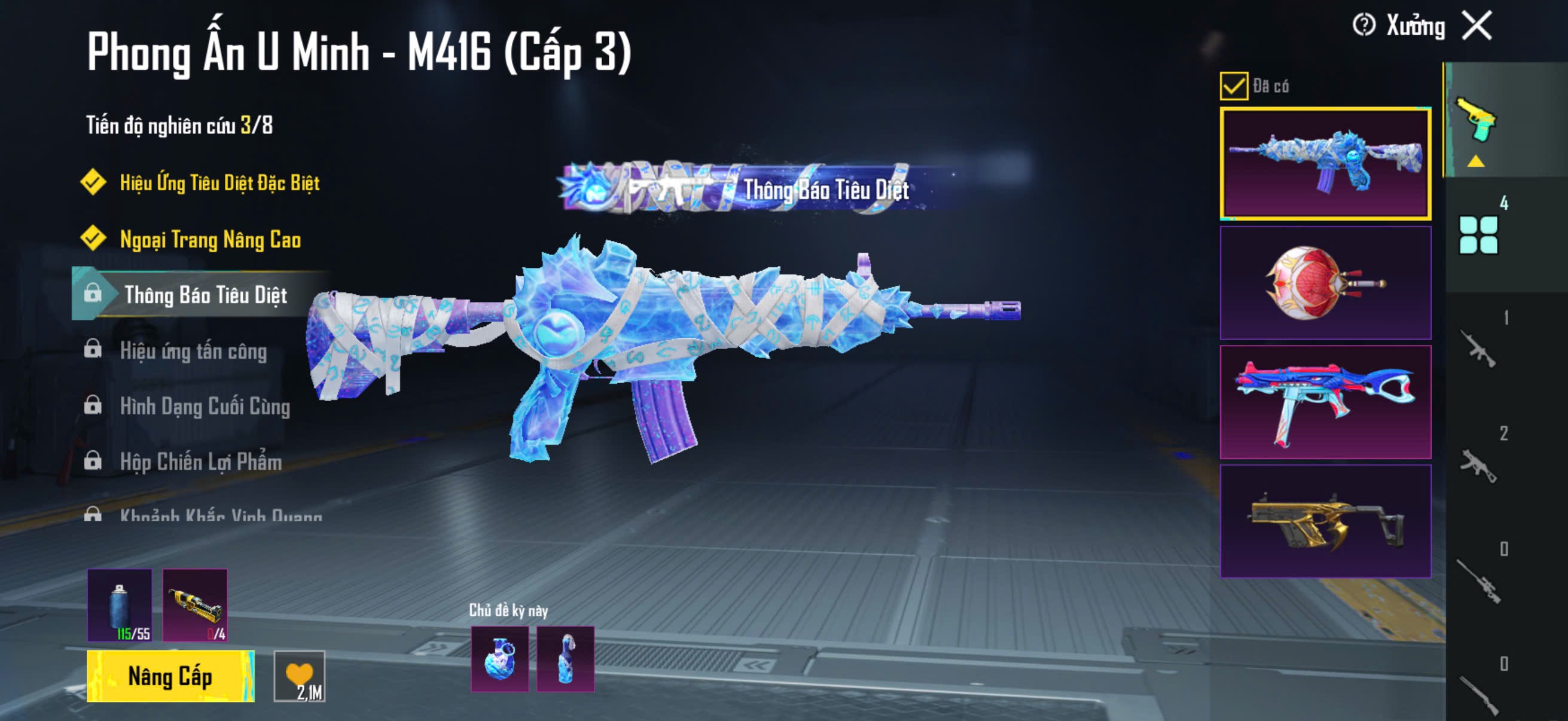Select the Thông Báo Tiêu Diệt level row
Image resolution: width=1568 pixels, height=721 pixels.
click(205, 295)
